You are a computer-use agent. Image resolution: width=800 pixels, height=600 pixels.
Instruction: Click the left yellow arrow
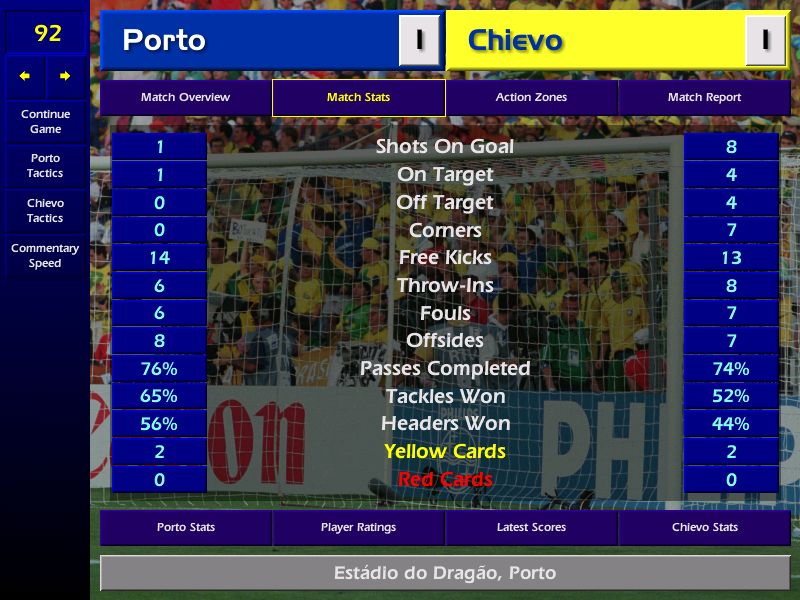pyautogui.click(x=25, y=76)
